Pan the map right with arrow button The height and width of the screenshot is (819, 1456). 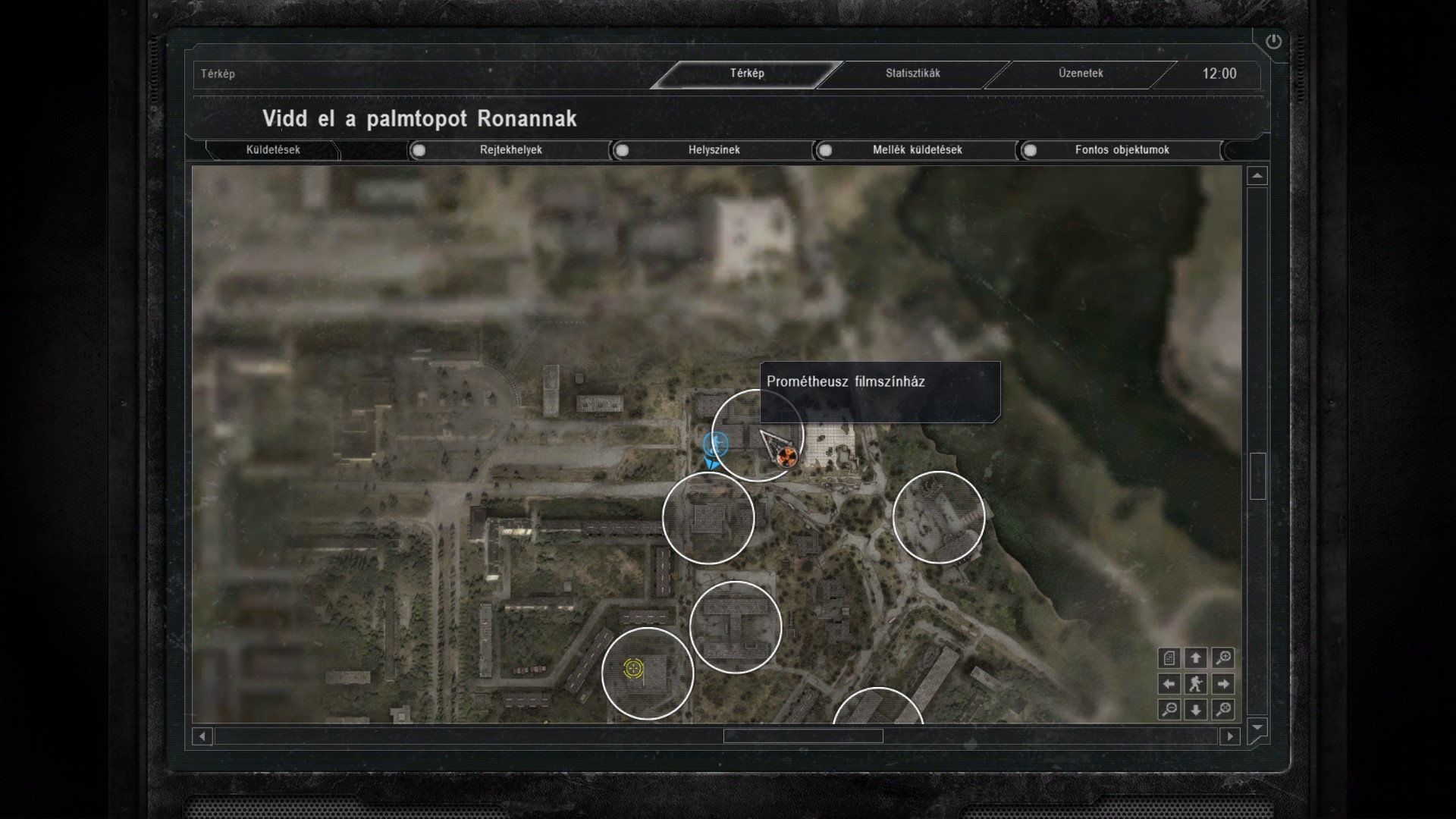[x=1222, y=684]
